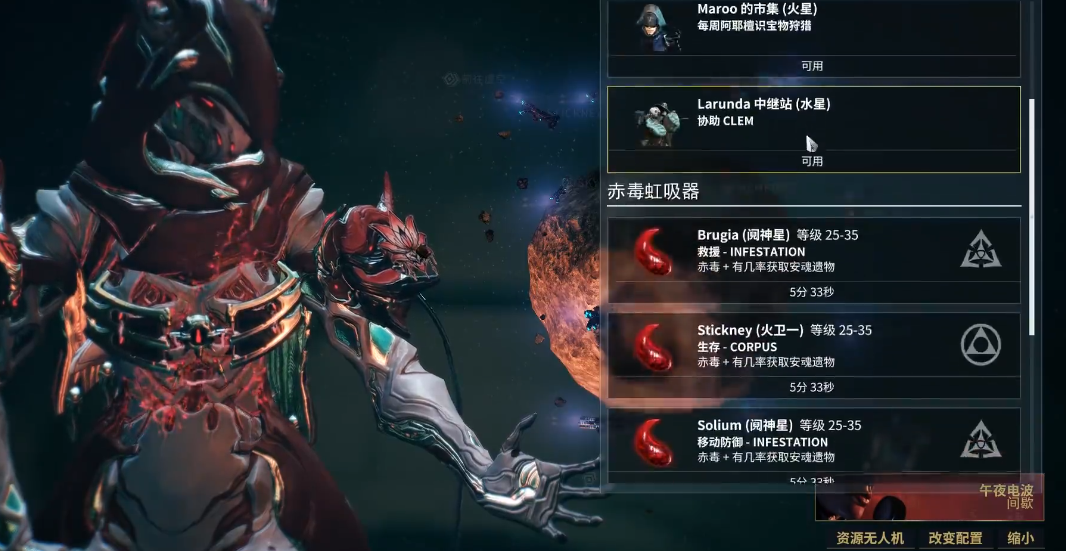Minimize the panel with 缩小
This screenshot has height=551, width=1066.
point(1021,538)
